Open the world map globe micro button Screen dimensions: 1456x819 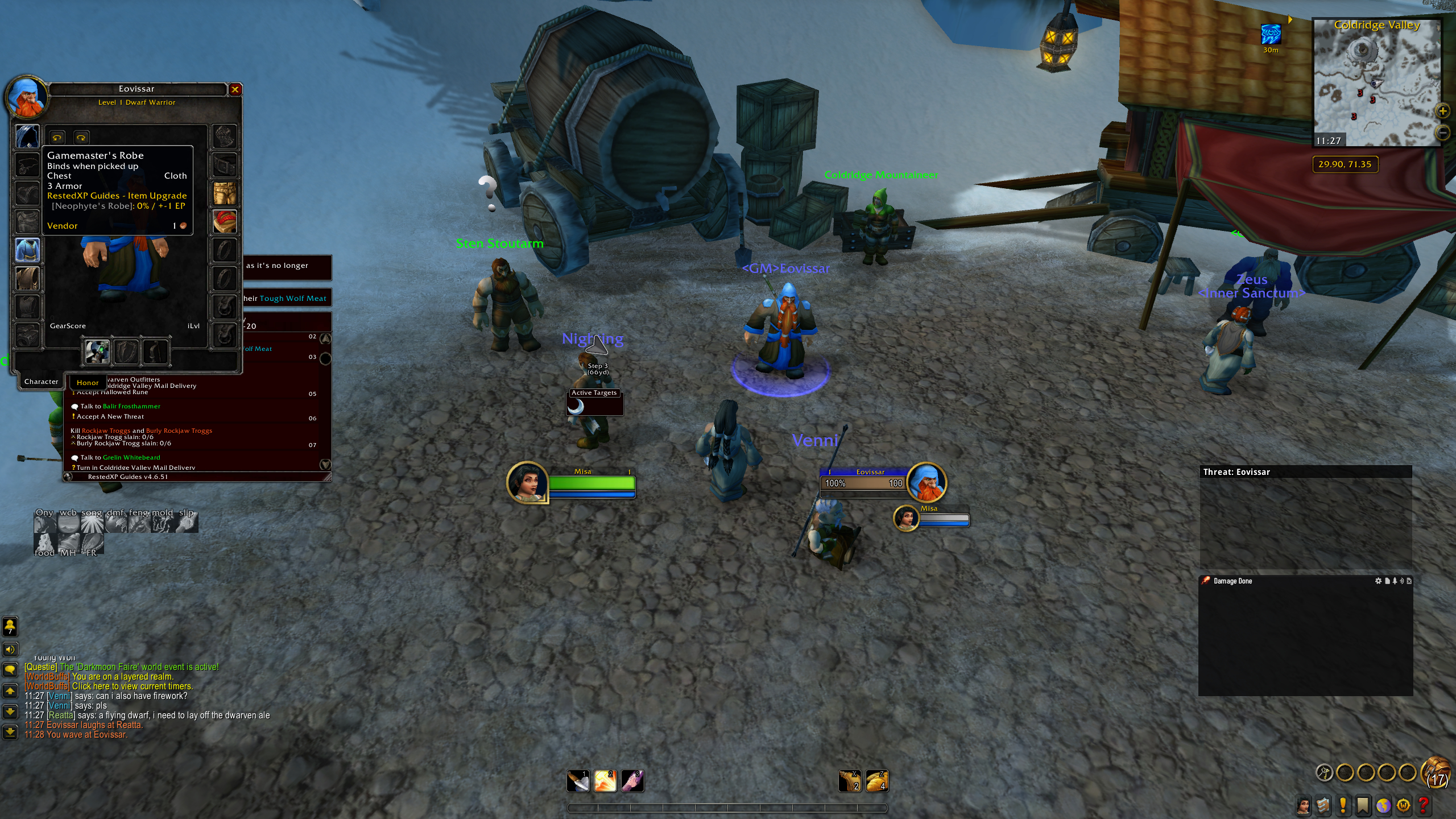(x=1383, y=805)
